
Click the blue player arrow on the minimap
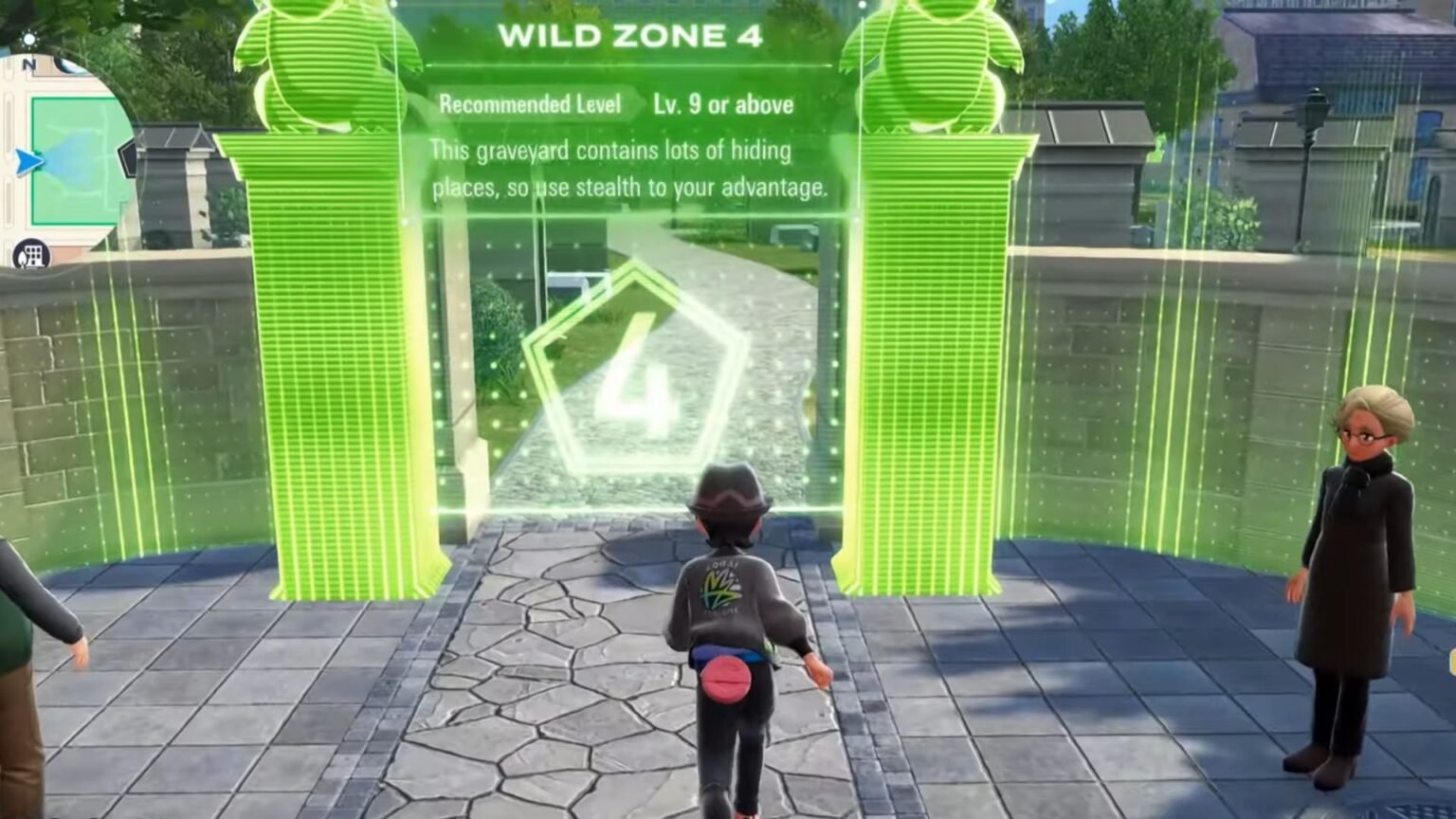[27, 161]
